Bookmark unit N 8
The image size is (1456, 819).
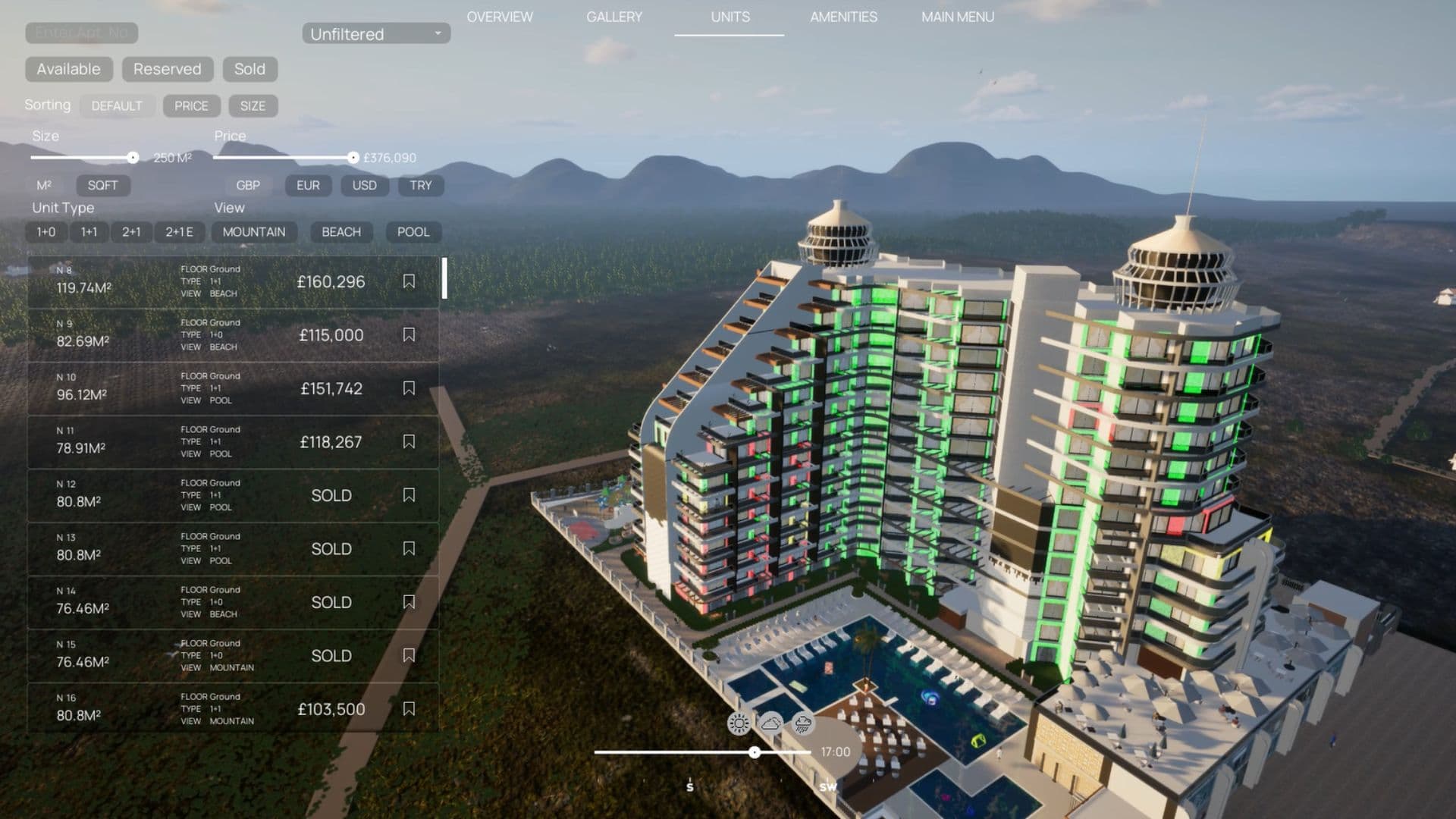pos(409,281)
